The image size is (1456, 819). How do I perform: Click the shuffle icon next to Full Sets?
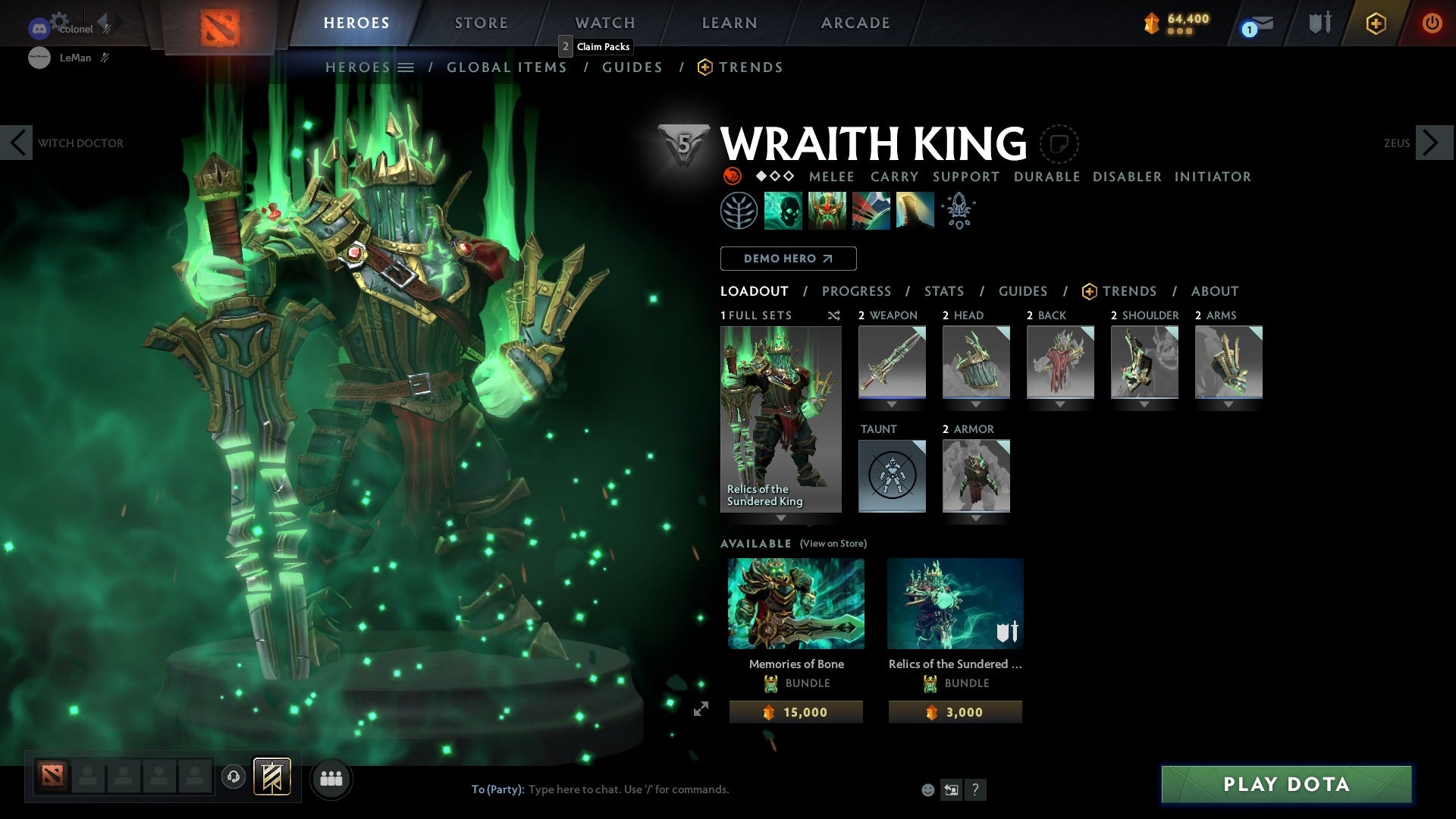tap(833, 315)
